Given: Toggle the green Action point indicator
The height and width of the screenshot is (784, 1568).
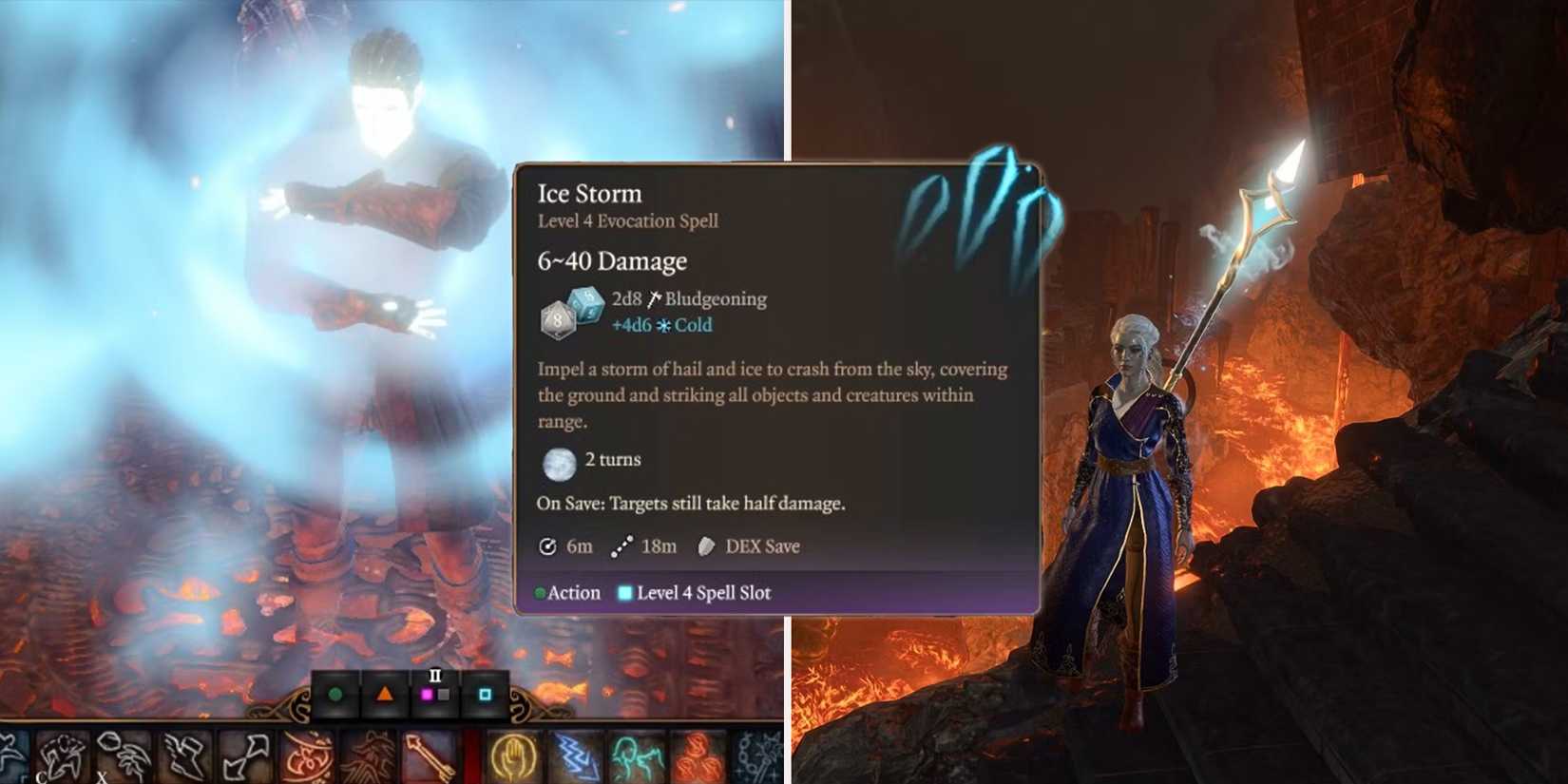Looking at the screenshot, I should click(x=334, y=695).
